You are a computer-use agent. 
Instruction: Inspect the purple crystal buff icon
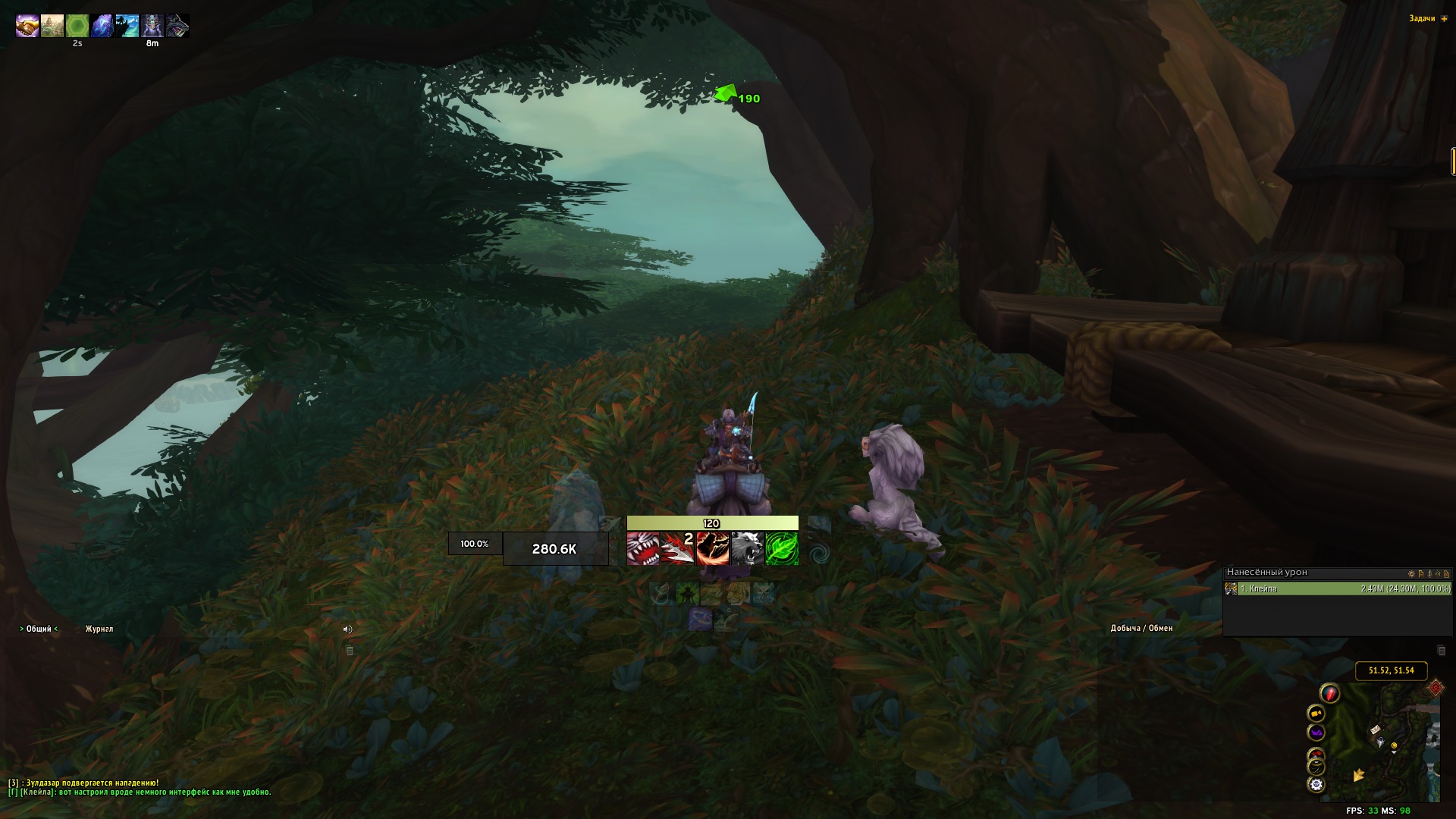[x=102, y=27]
